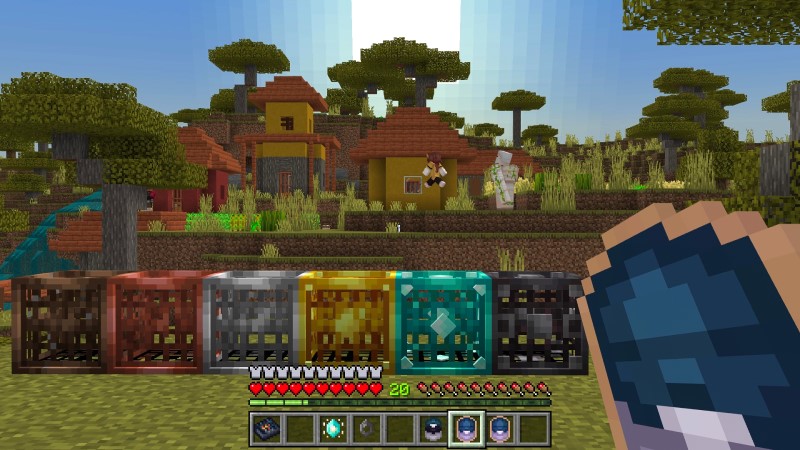Select the dark blue egg without outline
The width and height of the screenshot is (800, 450).
coord(432,428)
